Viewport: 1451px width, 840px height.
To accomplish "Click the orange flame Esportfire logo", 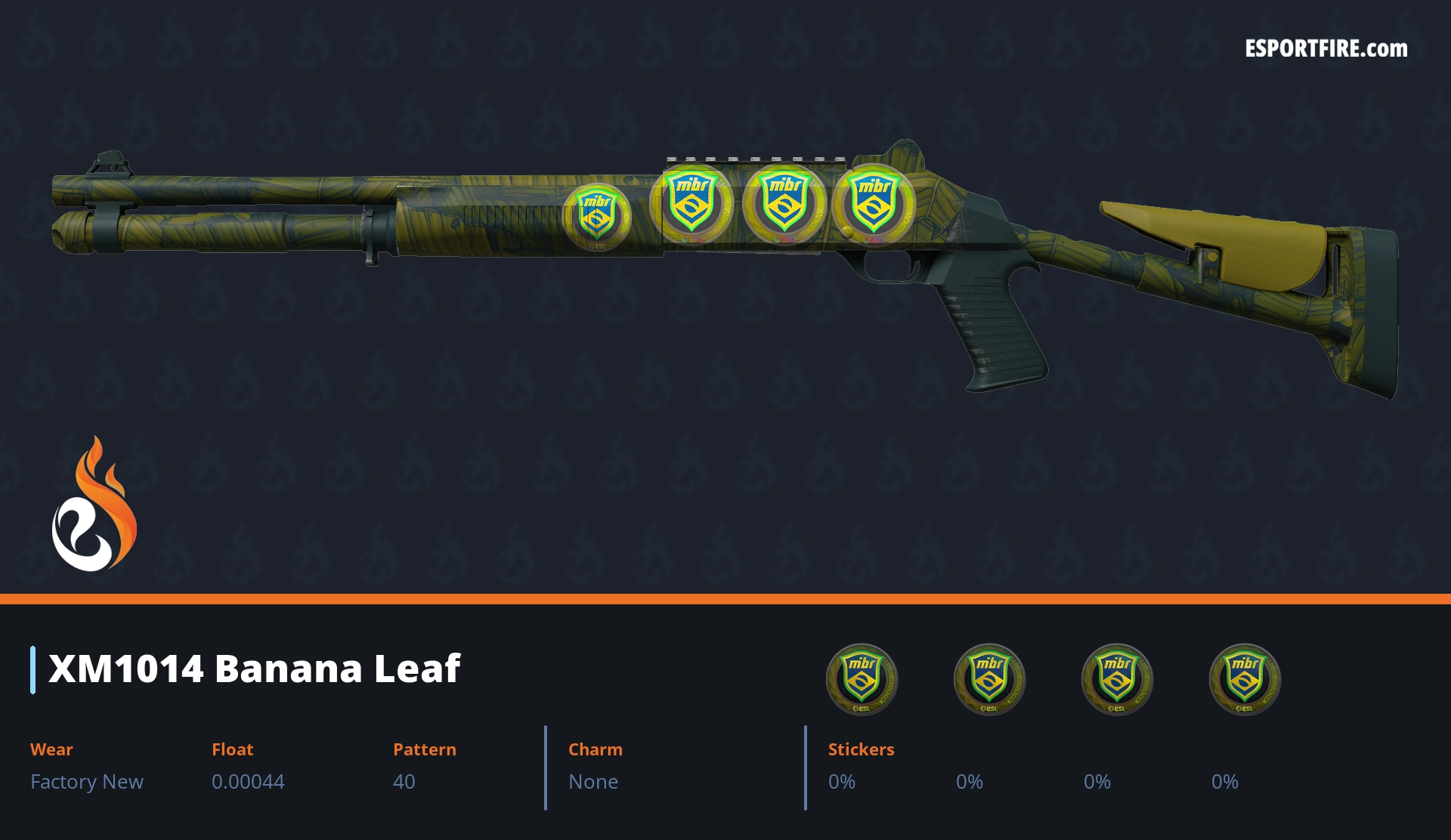I will point(94,505).
